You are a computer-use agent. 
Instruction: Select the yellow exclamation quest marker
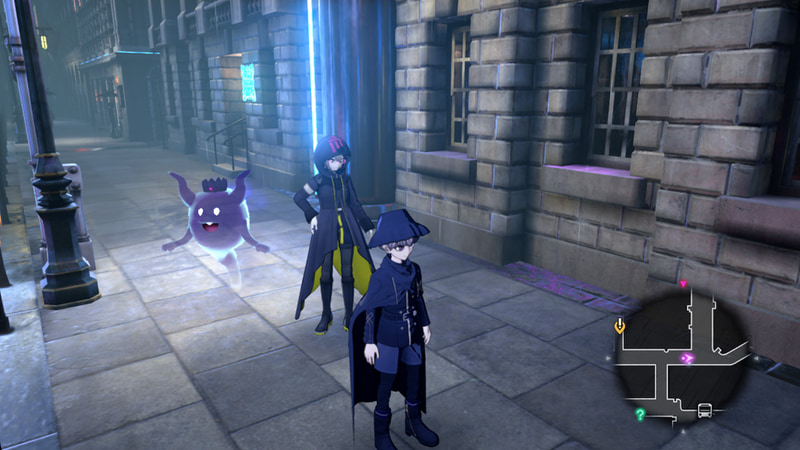[620, 325]
